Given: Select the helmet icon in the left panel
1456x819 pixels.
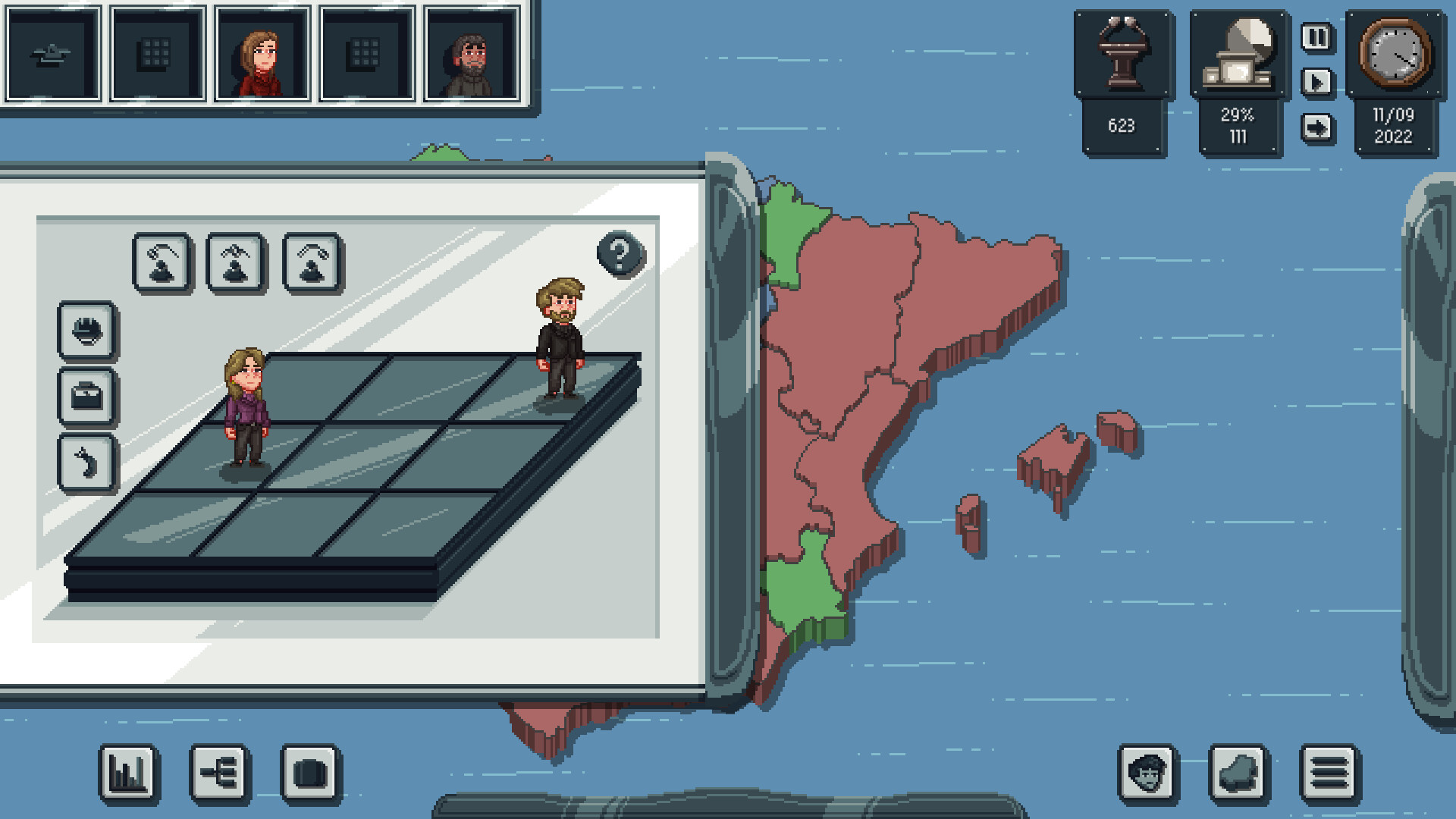Looking at the screenshot, I should [x=86, y=331].
